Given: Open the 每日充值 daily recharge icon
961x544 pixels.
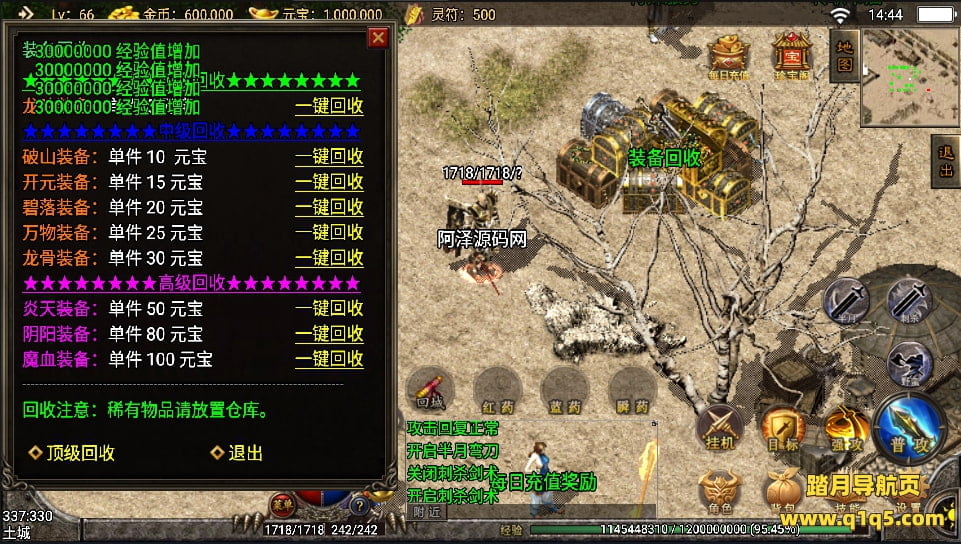Looking at the screenshot, I should click(x=729, y=56).
